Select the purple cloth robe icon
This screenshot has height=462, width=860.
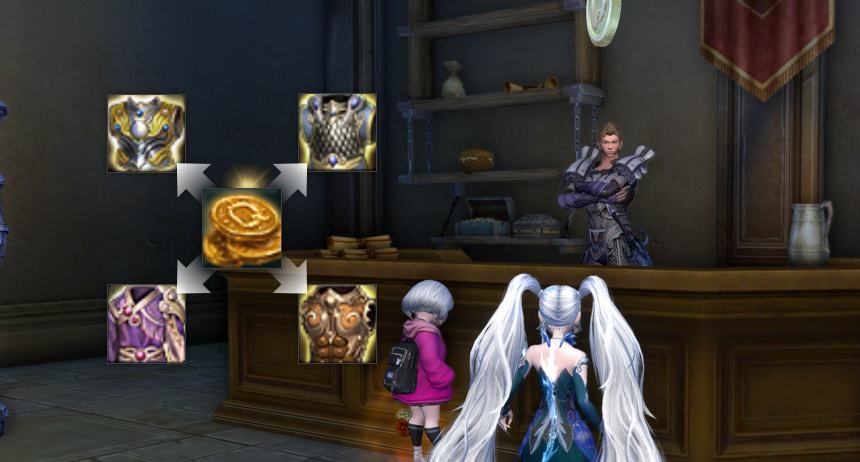coord(146,323)
